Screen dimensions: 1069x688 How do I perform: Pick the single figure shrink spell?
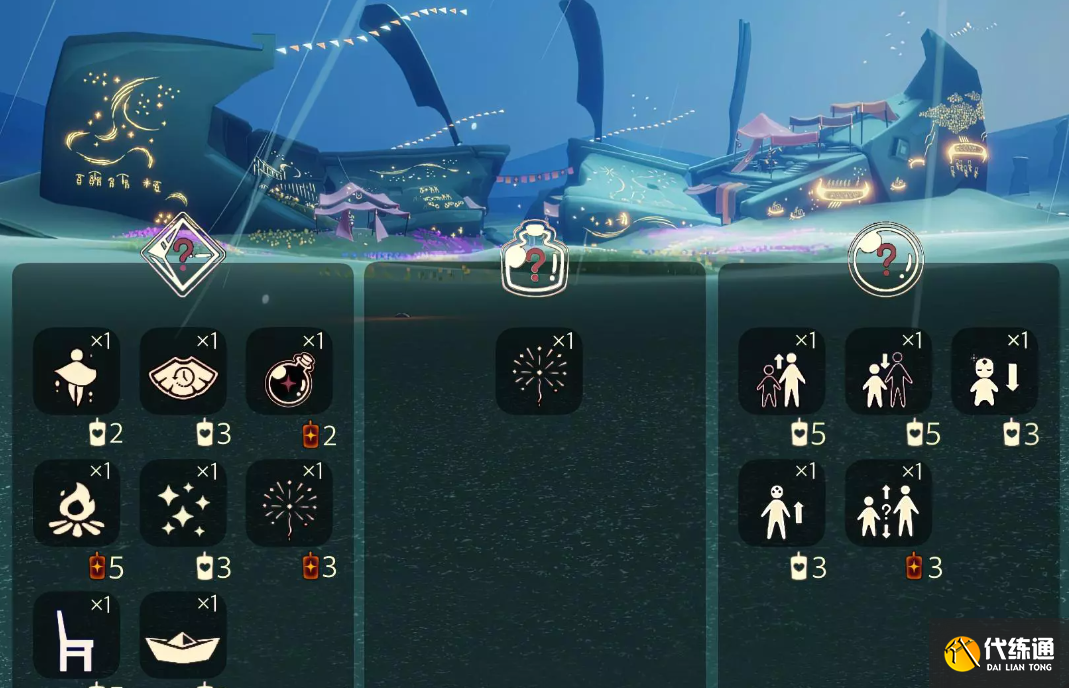[x=994, y=371]
